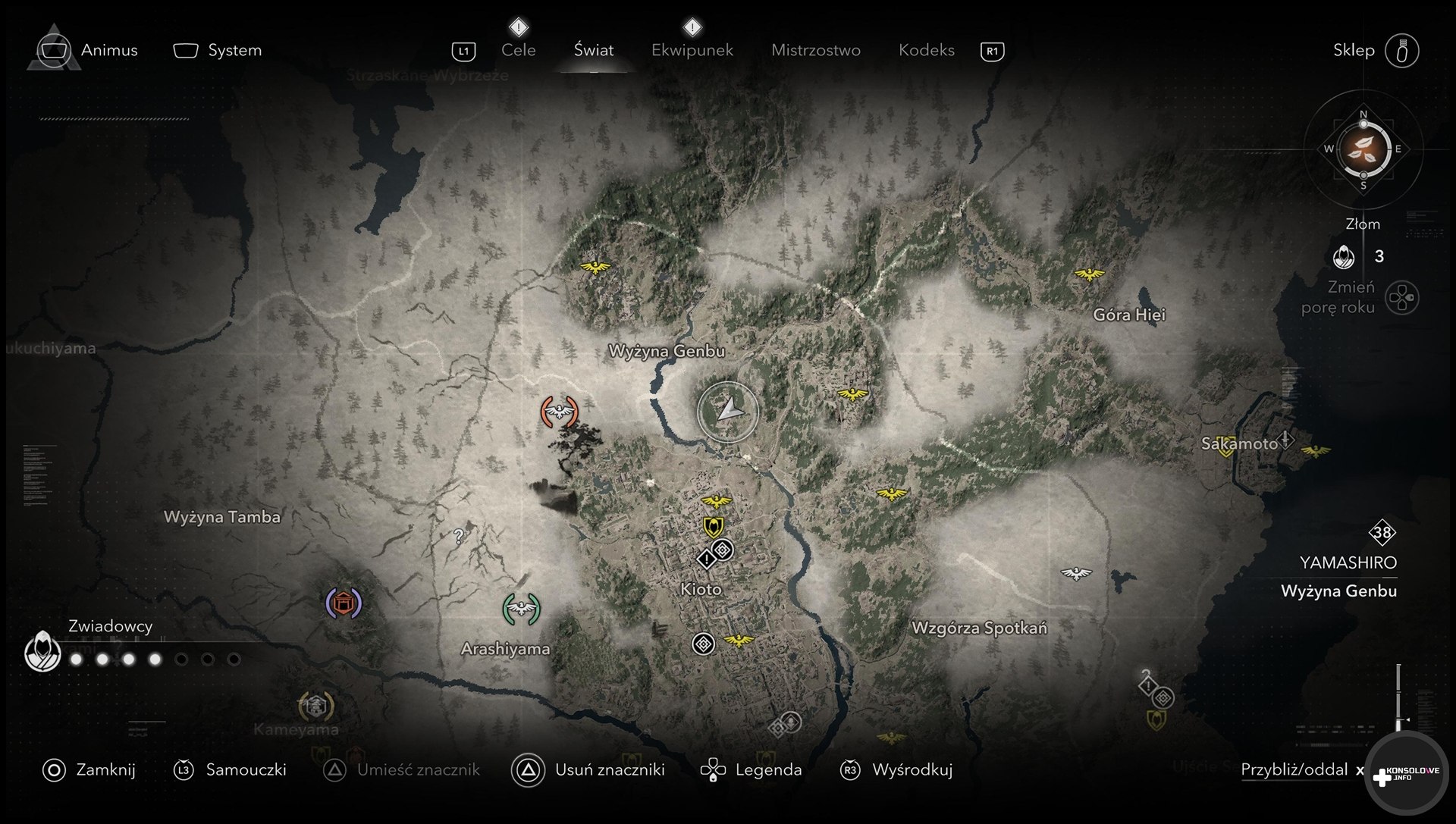Image resolution: width=1456 pixels, height=824 pixels.
Task: Select the orange-ringed eagle viewpoint marker
Action: click(560, 412)
